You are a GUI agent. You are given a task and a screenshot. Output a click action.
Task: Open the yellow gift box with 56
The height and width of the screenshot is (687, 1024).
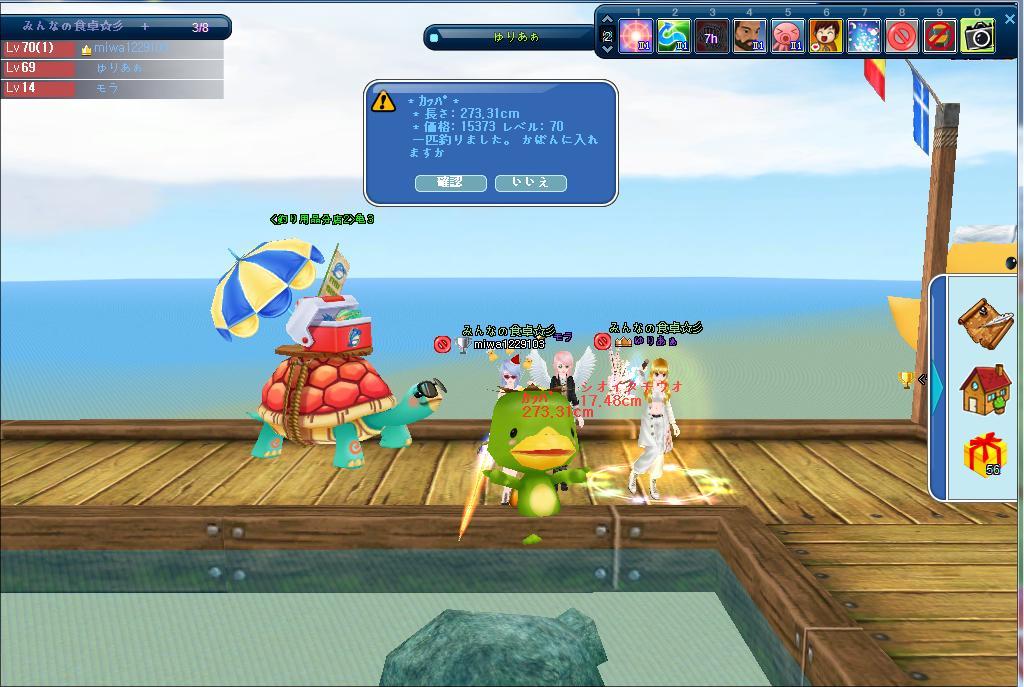(985, 455)
